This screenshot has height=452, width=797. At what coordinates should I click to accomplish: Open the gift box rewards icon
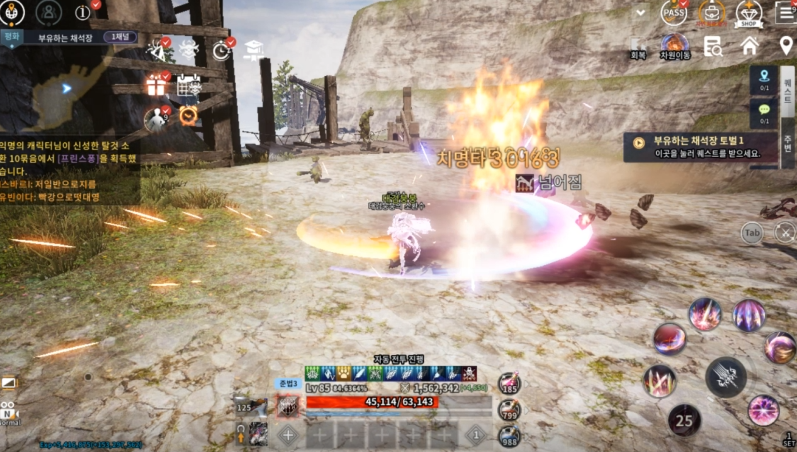click(156, 86)
